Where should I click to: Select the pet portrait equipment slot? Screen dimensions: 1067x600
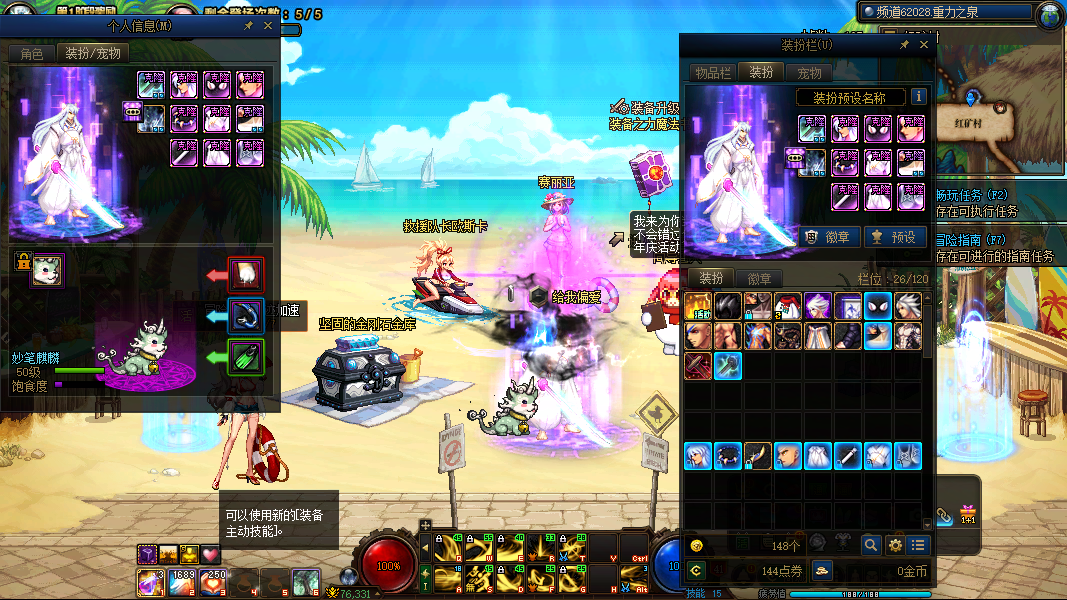(47, 270)
